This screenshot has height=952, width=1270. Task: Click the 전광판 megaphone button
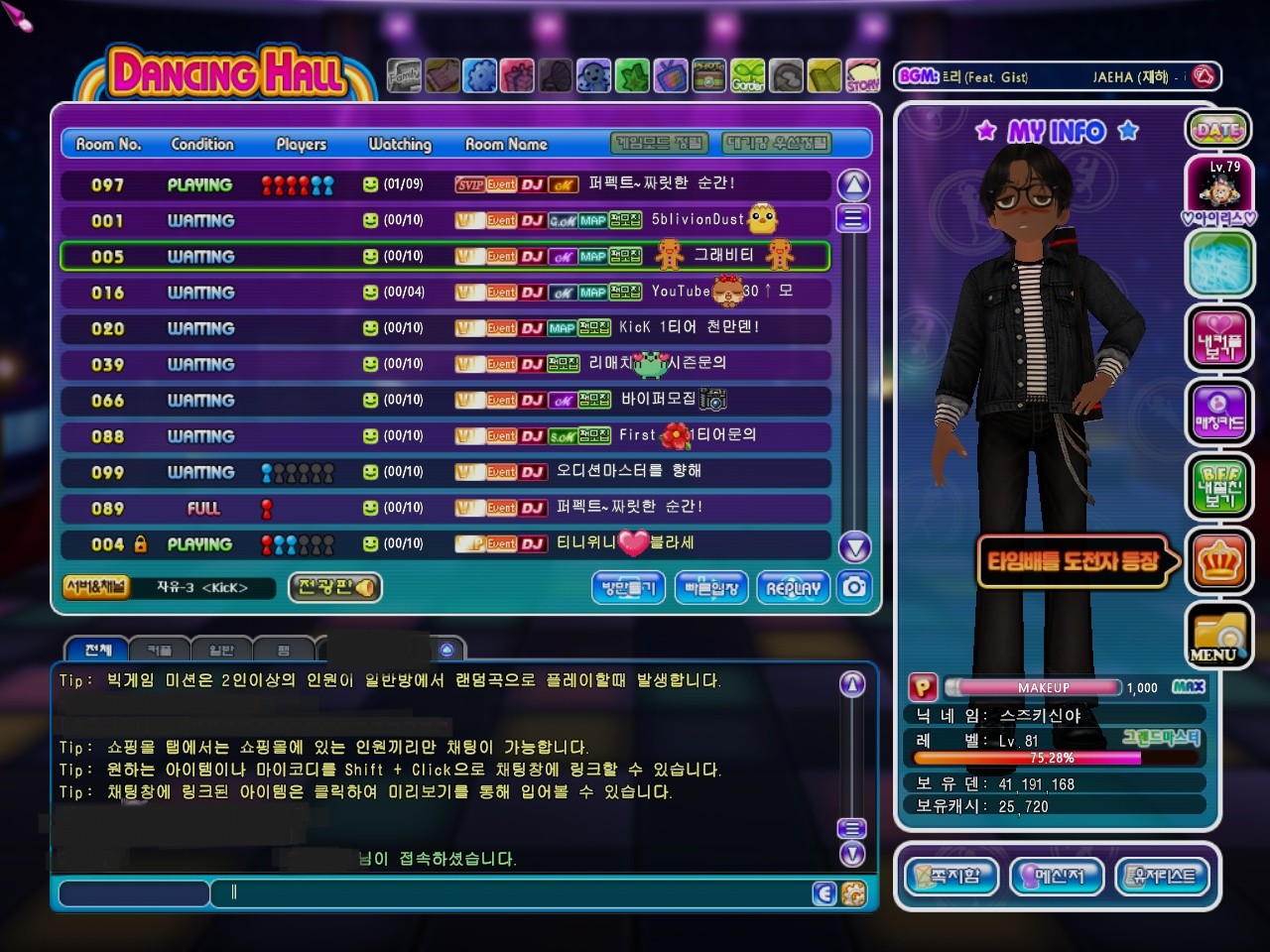coord(335,587)
